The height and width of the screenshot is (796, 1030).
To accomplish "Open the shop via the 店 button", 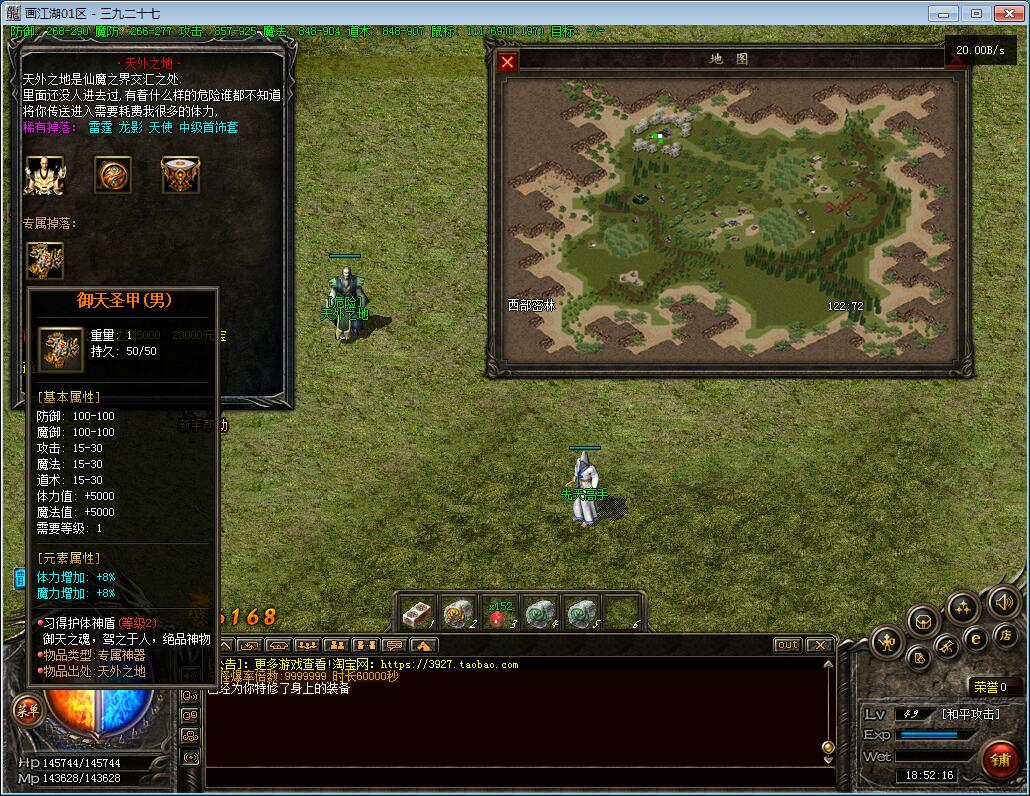I will pos(1004,635).
